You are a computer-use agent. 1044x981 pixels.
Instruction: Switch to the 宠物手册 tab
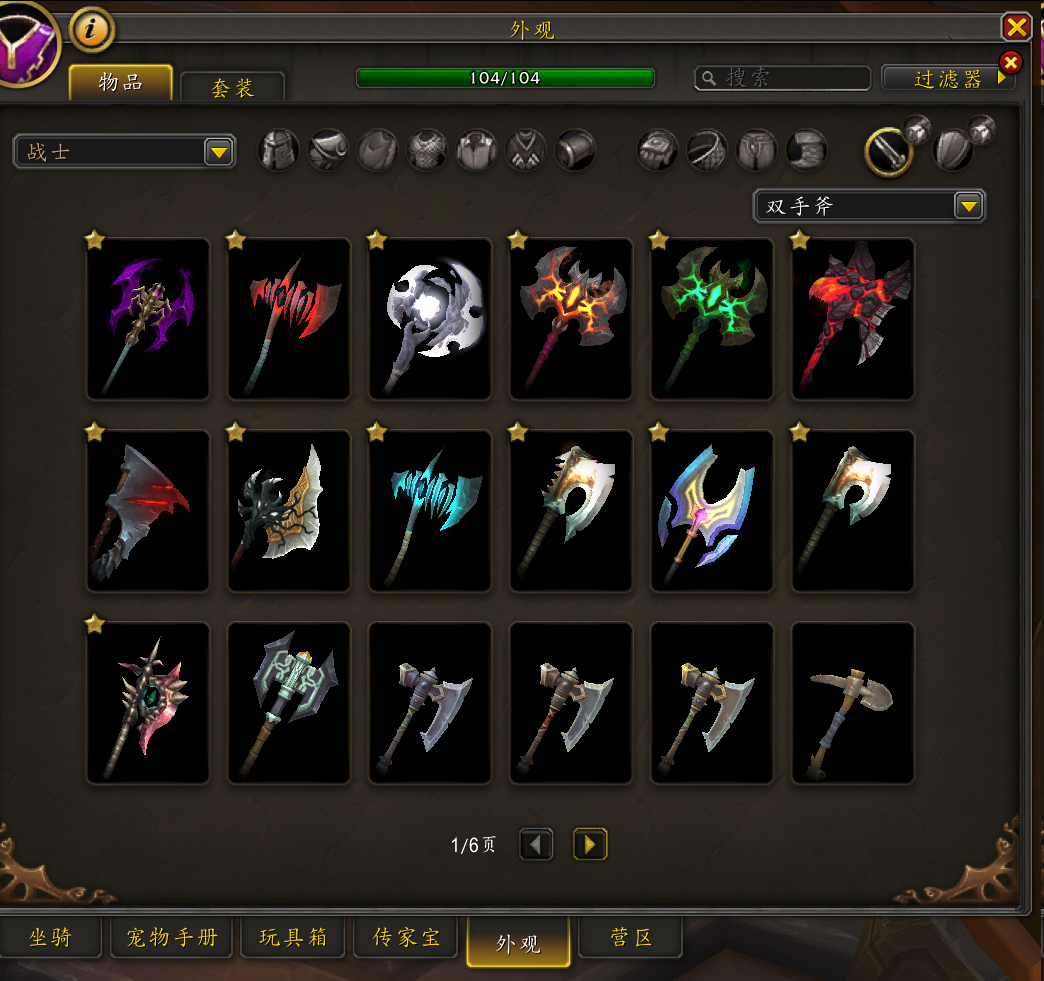(x=172, y=939)
